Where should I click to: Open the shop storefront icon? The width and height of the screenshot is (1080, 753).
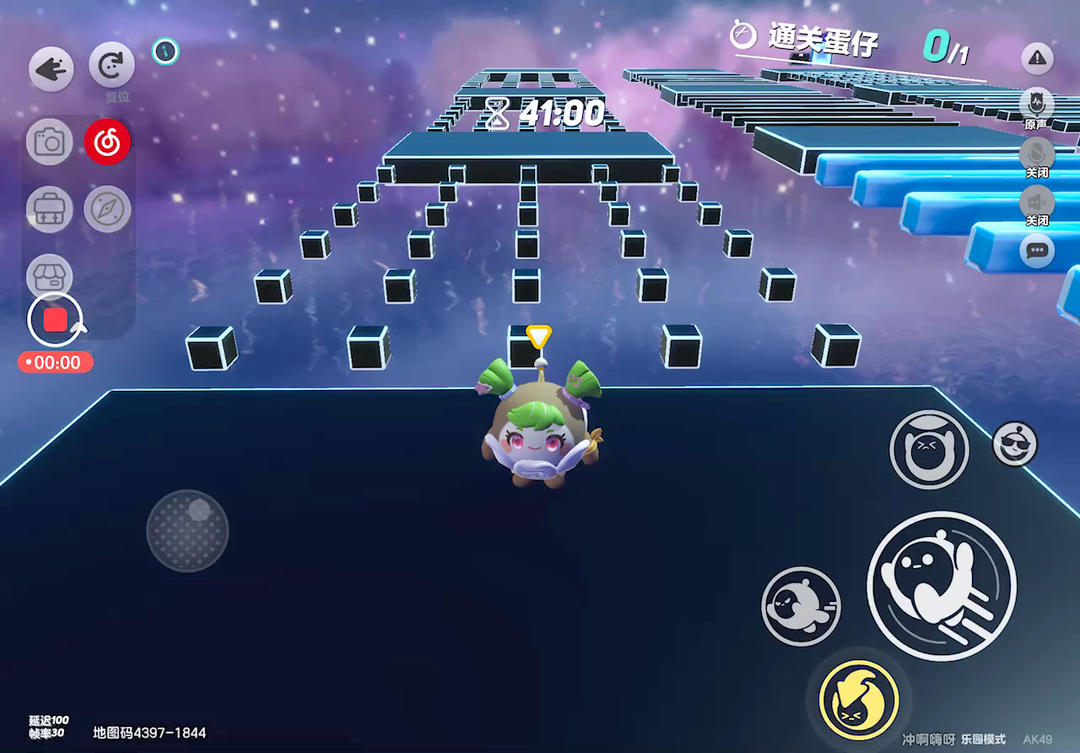click(x=49, y=273)
